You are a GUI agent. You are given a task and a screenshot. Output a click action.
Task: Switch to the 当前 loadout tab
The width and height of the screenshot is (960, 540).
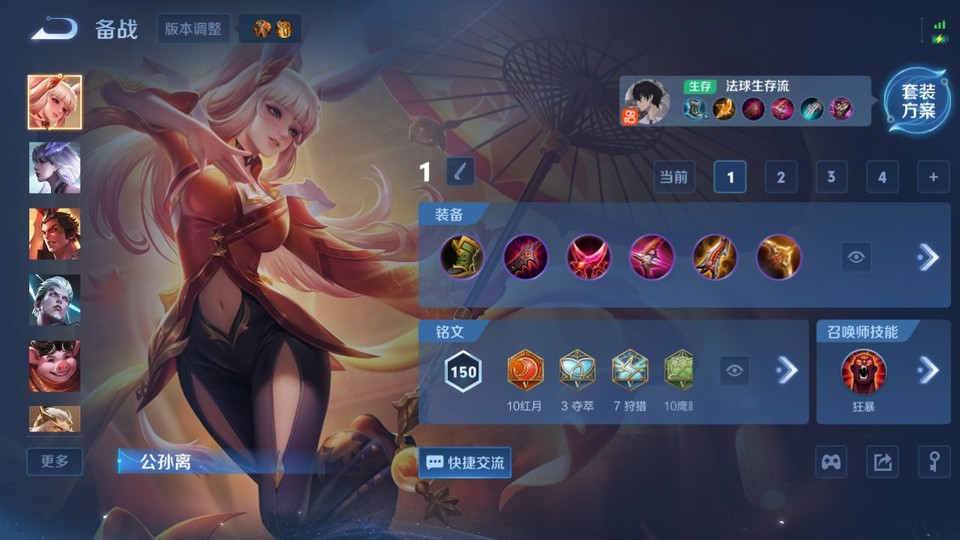pyautogui.click(x=674, y=178)
